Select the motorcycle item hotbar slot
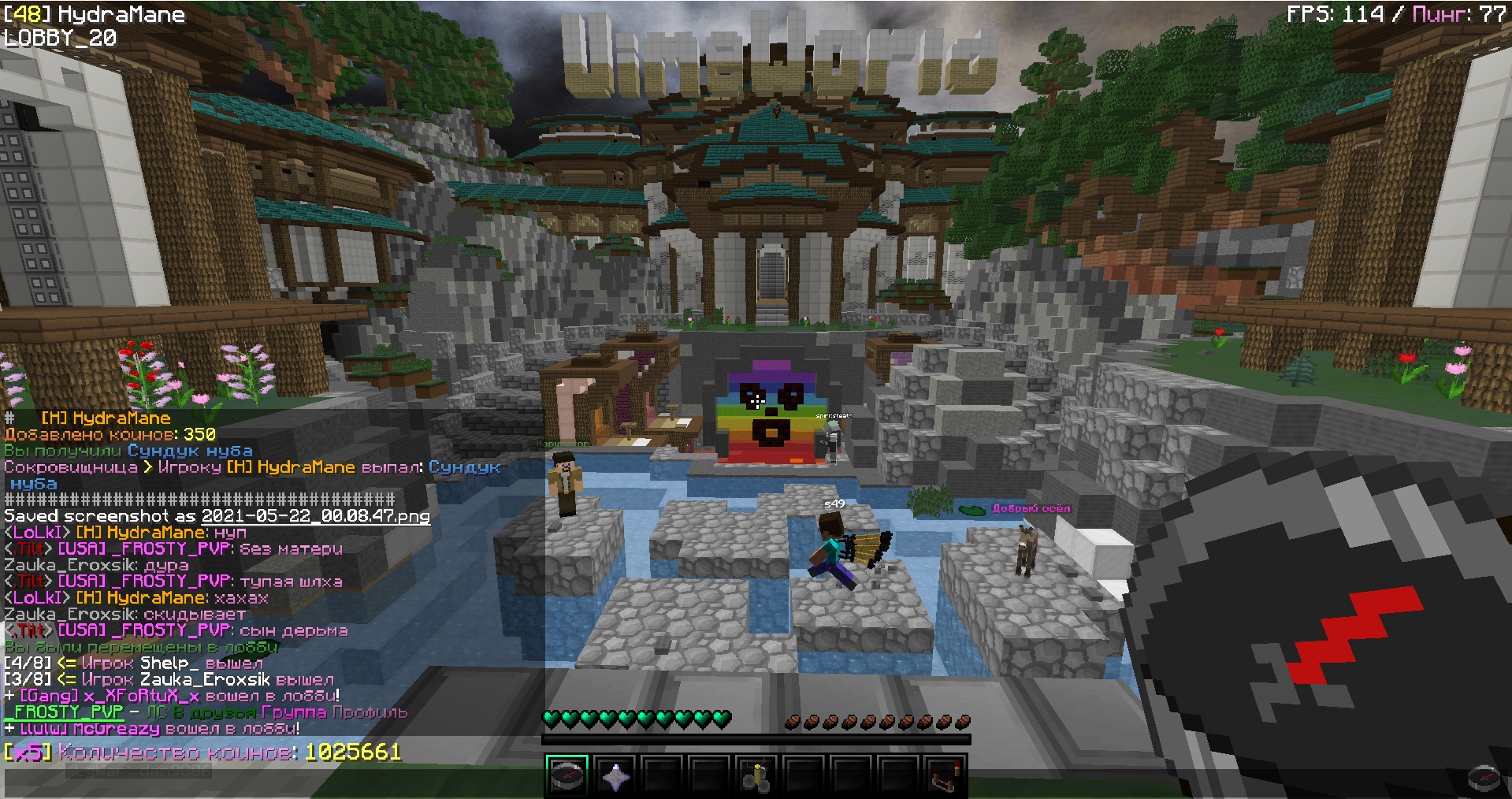1512x799 pixels. 756,776
